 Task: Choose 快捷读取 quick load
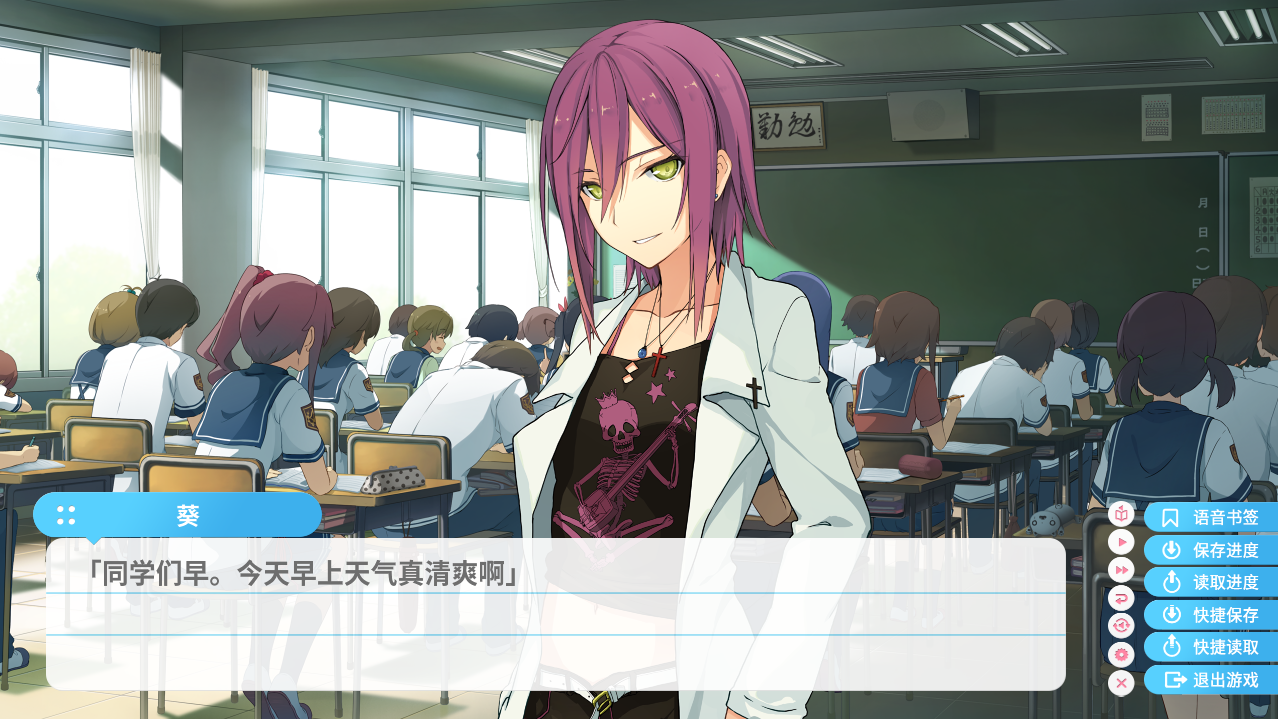pos(1211,647)
